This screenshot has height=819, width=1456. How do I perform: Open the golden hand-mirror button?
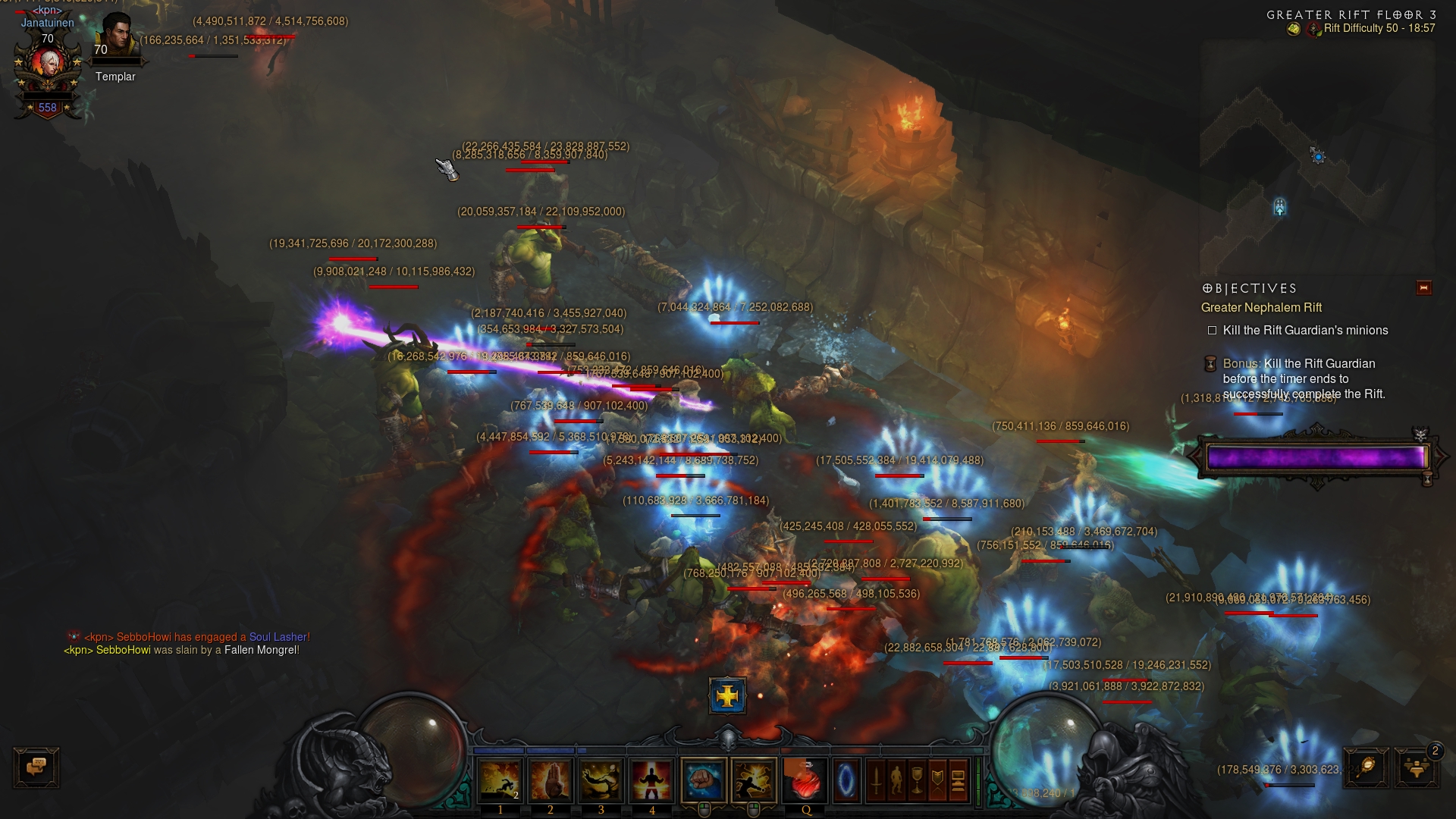[1367, 767]
